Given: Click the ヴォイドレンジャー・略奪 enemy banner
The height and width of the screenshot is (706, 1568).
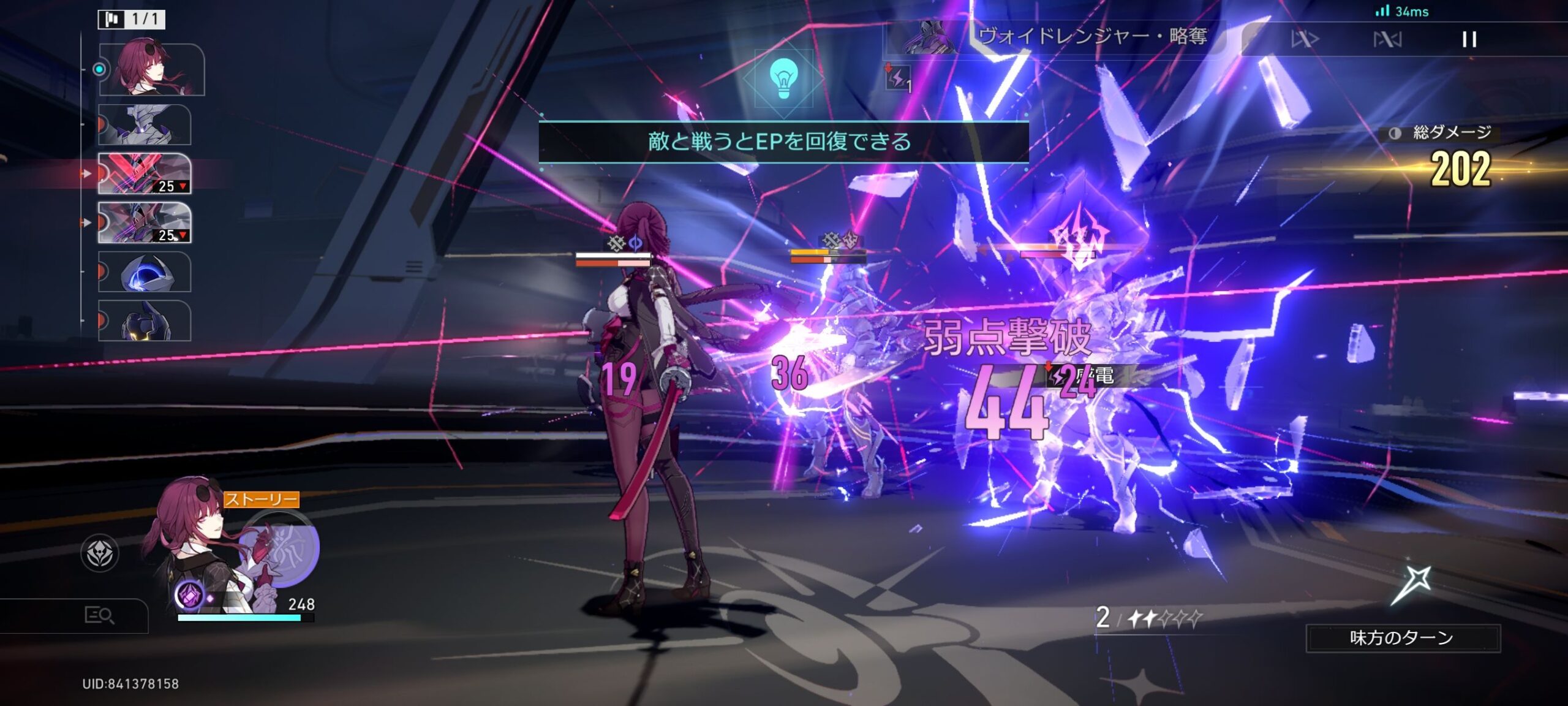Looking at the screenshot, I should [x=1053, y=37].
